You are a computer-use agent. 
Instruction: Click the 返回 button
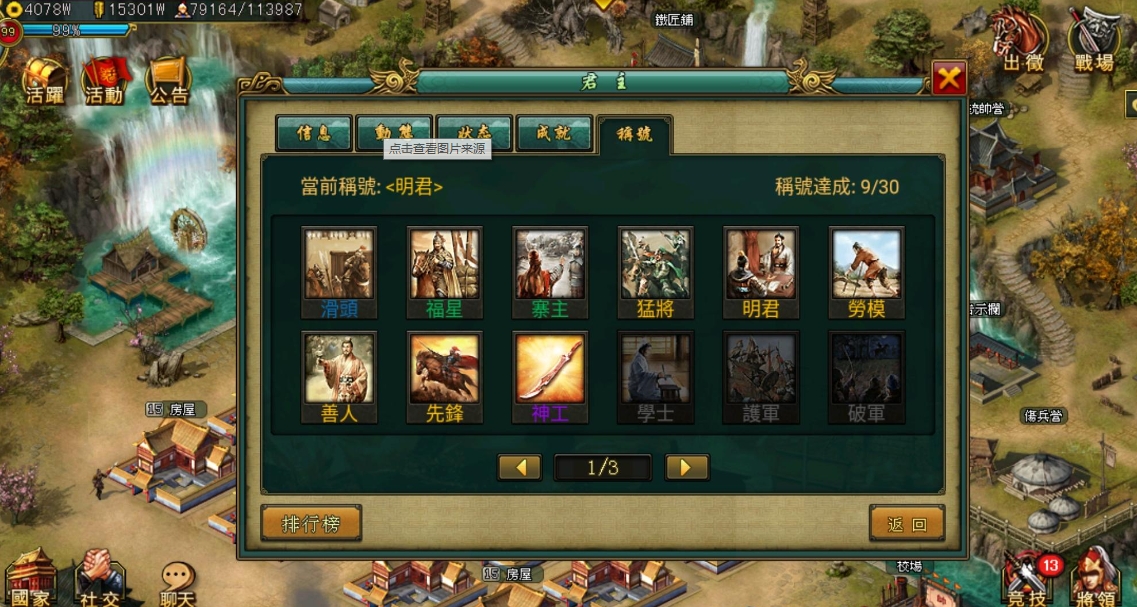(906, 523)
